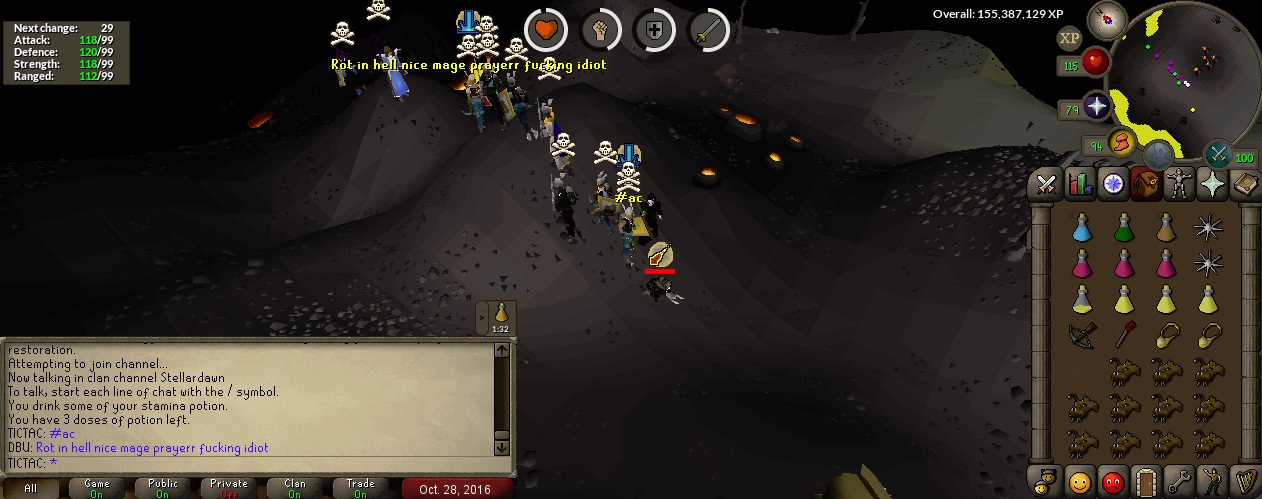Select the Private chat filter tab
1262x499 pixels.
229,488
